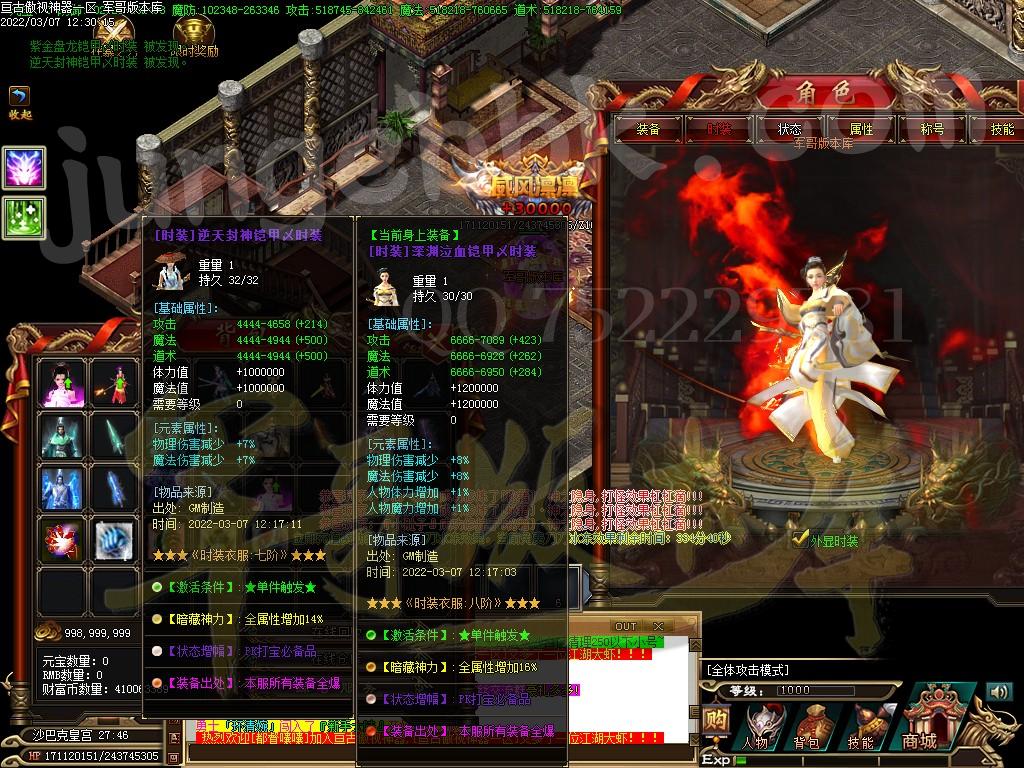Show the 属性 attributes tab

tap(861, 129)
